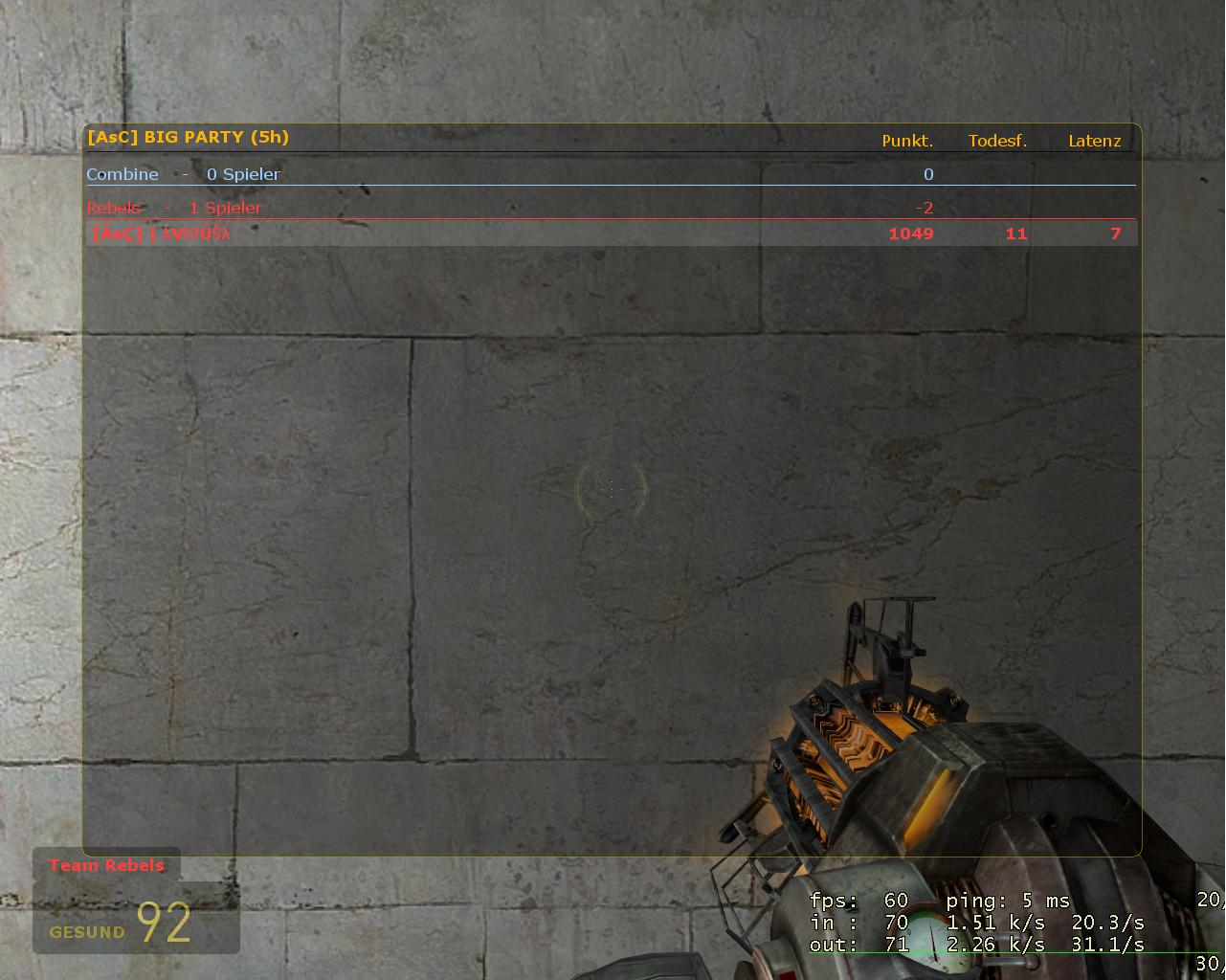Click the Team Rebels label

pos(106,865)
